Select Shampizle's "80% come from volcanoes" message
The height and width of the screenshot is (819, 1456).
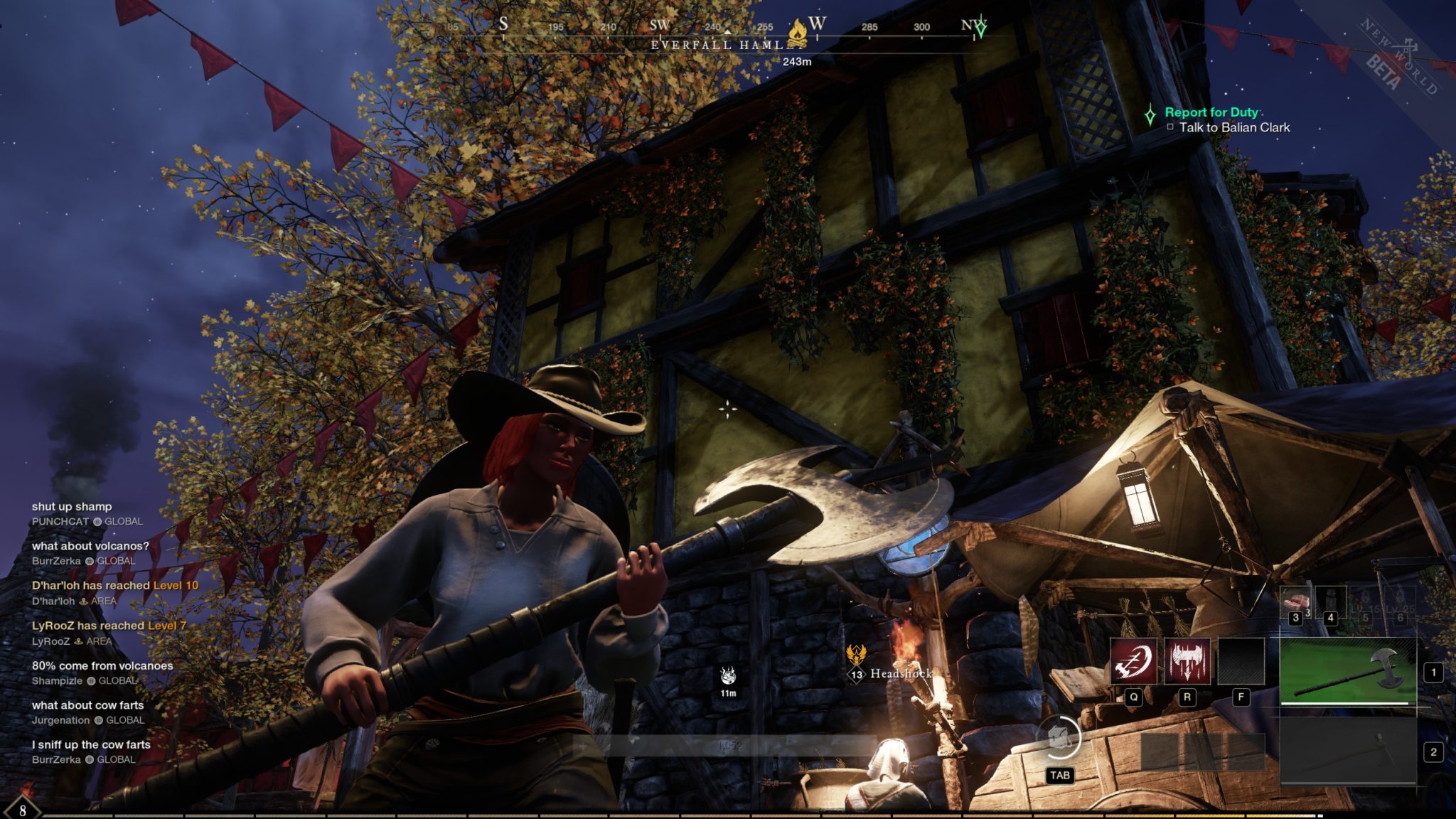(102, 666)
